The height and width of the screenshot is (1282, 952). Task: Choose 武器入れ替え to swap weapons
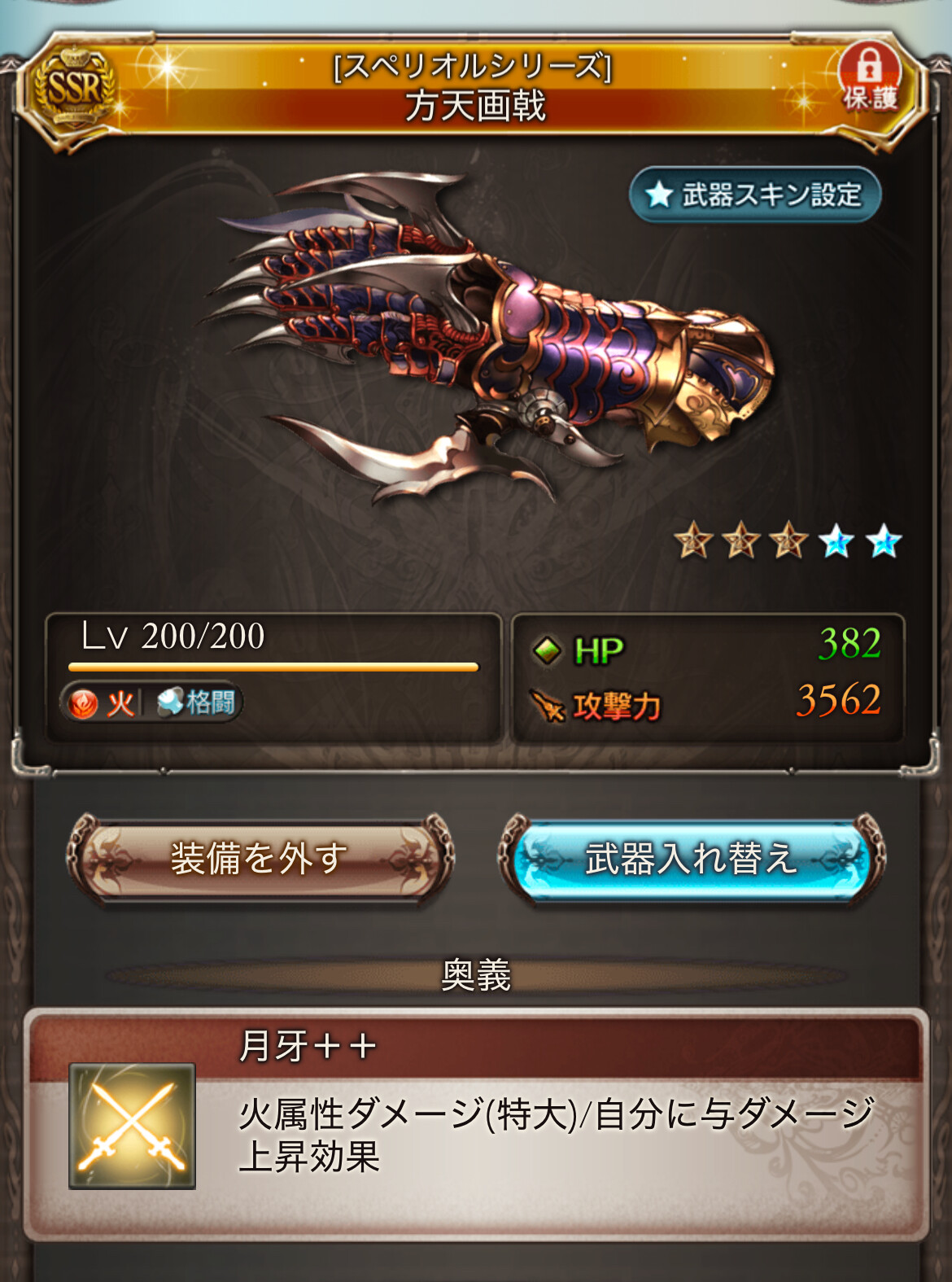coord(691,860)
